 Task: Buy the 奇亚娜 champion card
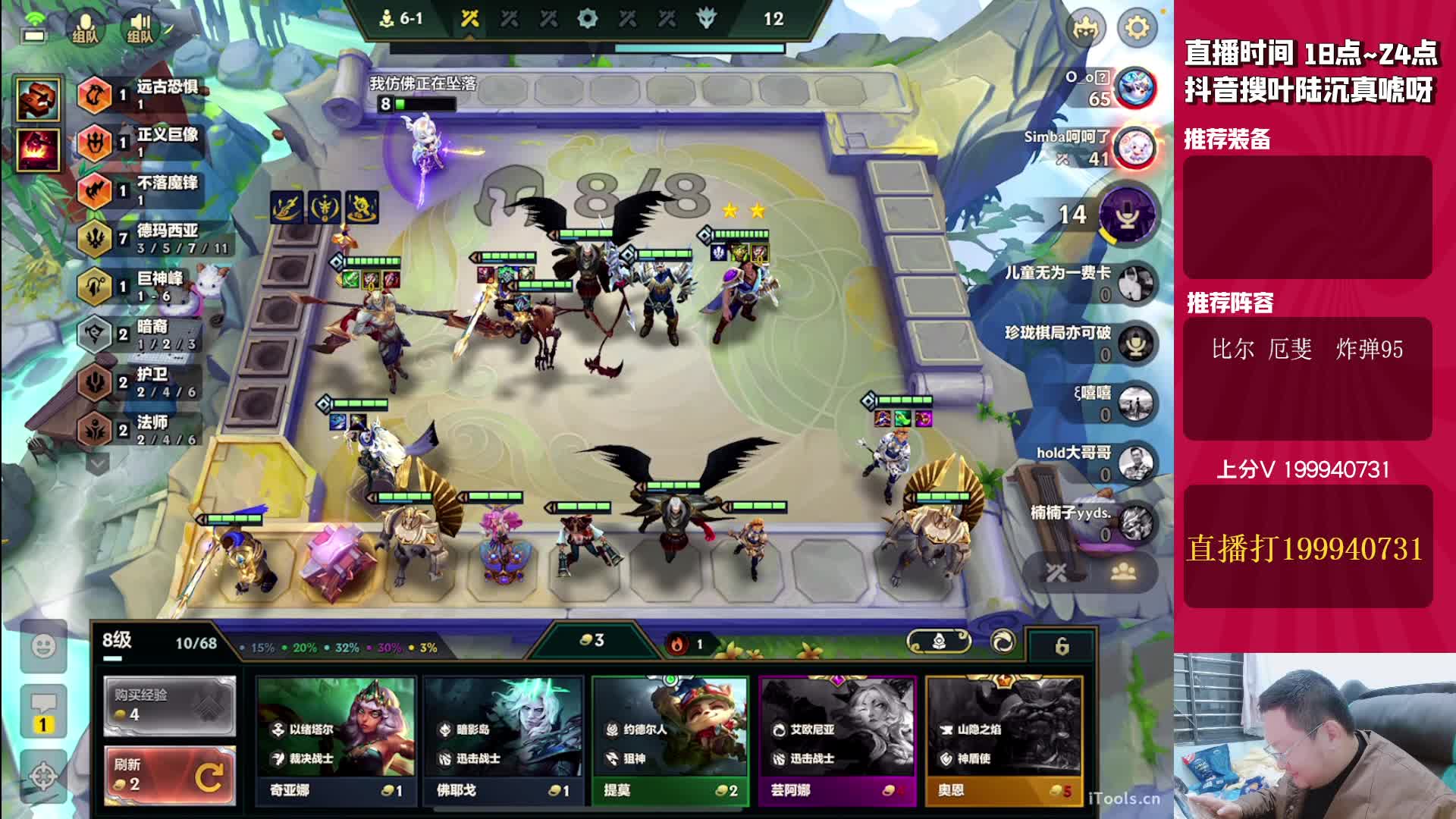337,737
